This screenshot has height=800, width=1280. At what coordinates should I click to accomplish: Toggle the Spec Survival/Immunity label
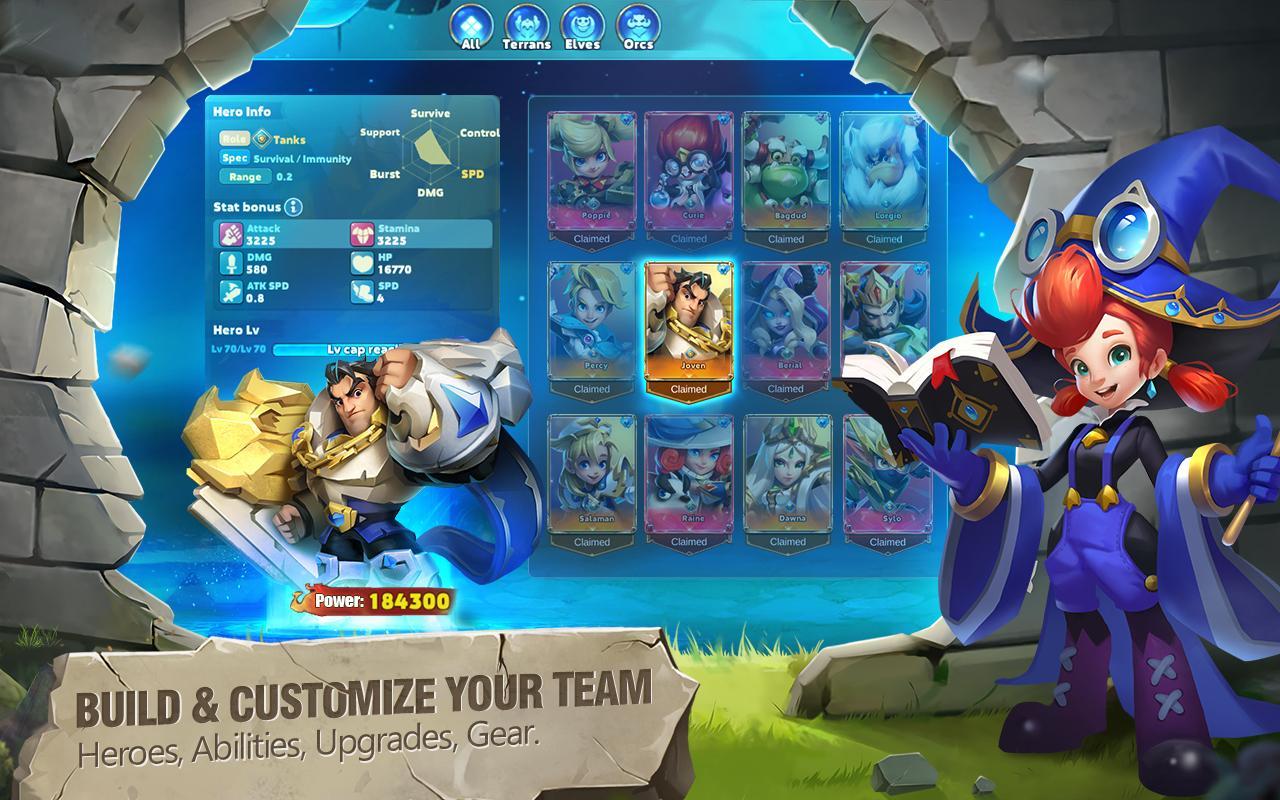[x=235, y=159]
